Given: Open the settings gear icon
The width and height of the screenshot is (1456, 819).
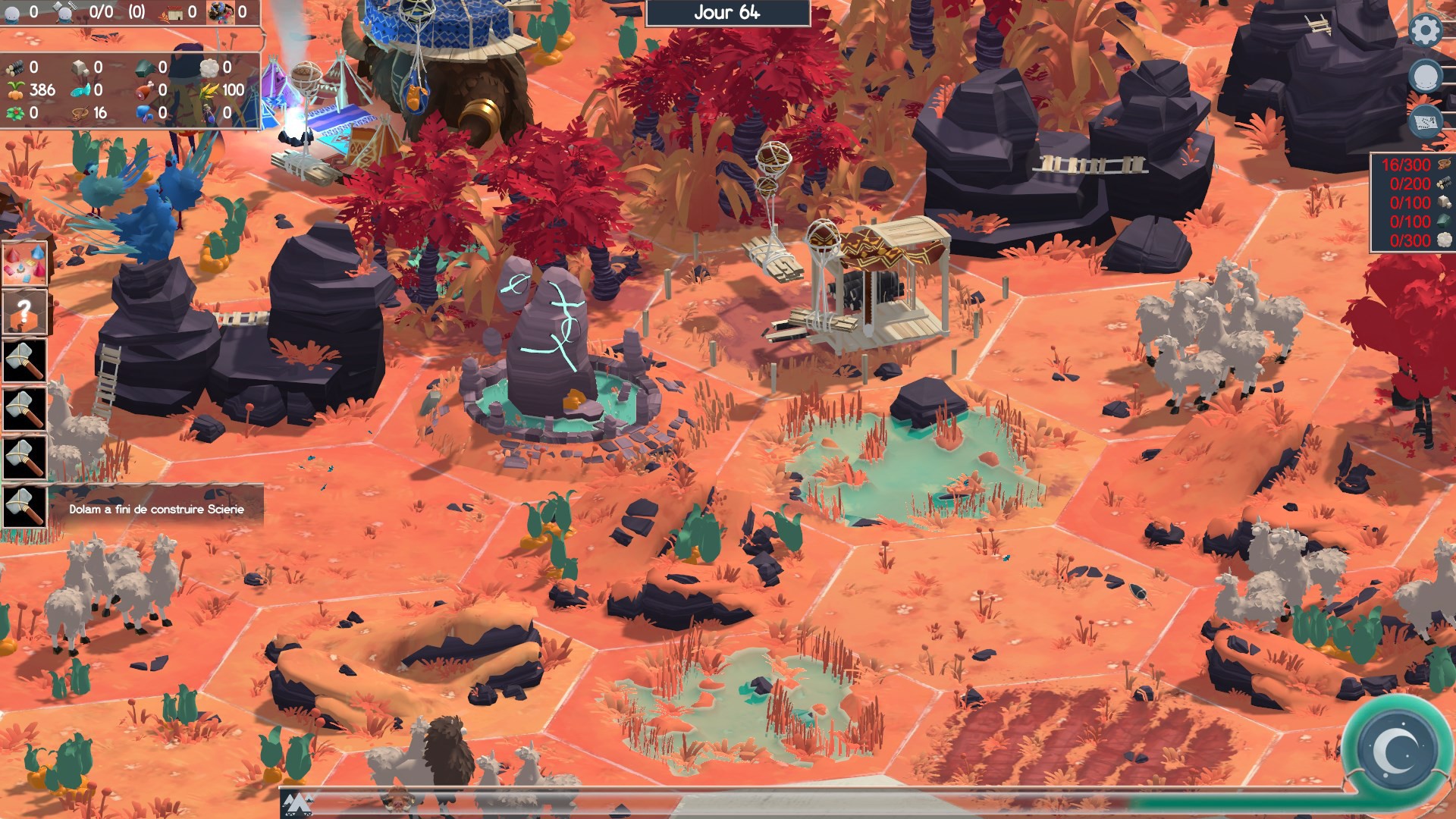Looking at the screenshot, I should click(1426, 30).
